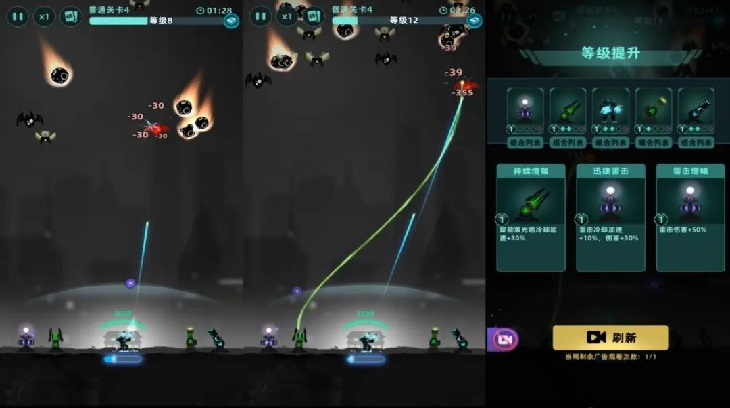Pause the game showing the 01:28 timer
Image resolution: width=730 pixels, height=408 pixels.
coord(18,16)
